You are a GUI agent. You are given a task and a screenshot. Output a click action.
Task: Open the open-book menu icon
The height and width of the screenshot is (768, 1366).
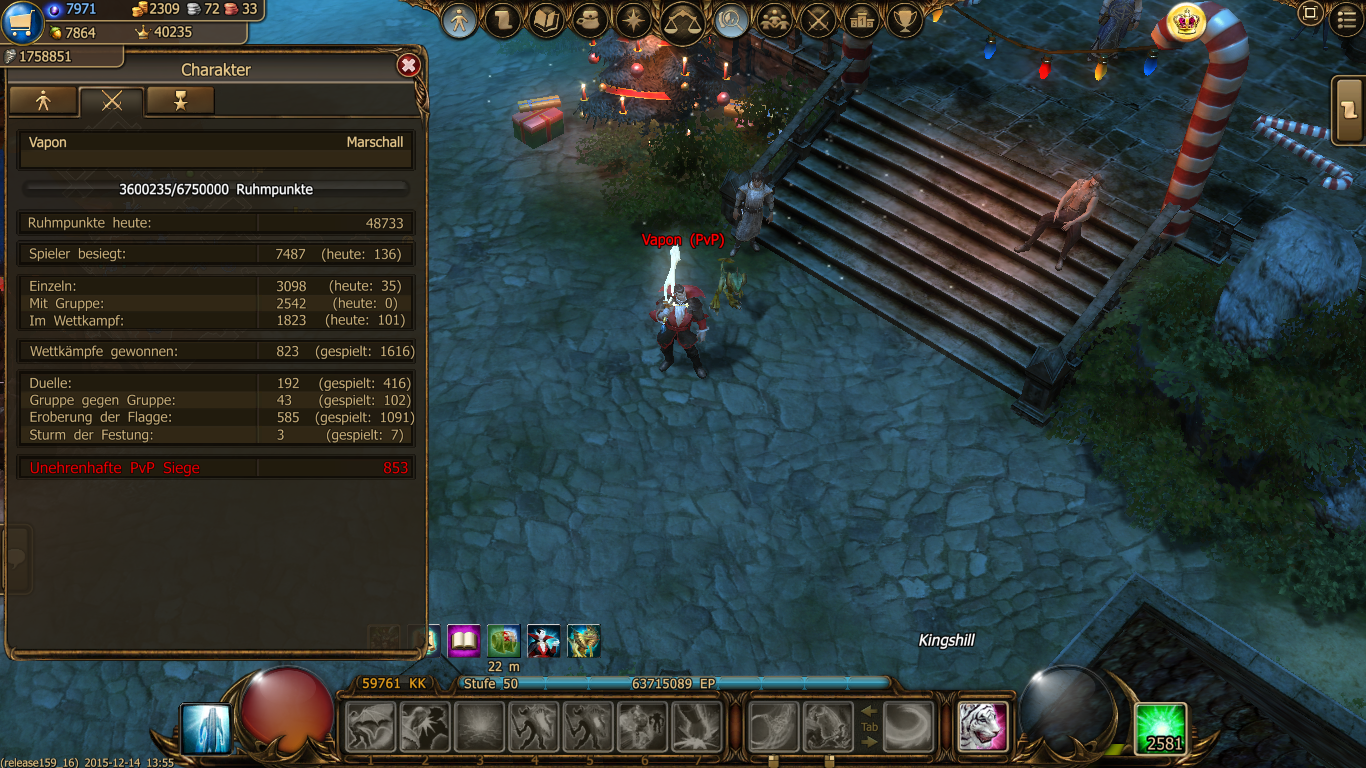tap(547, 20)
